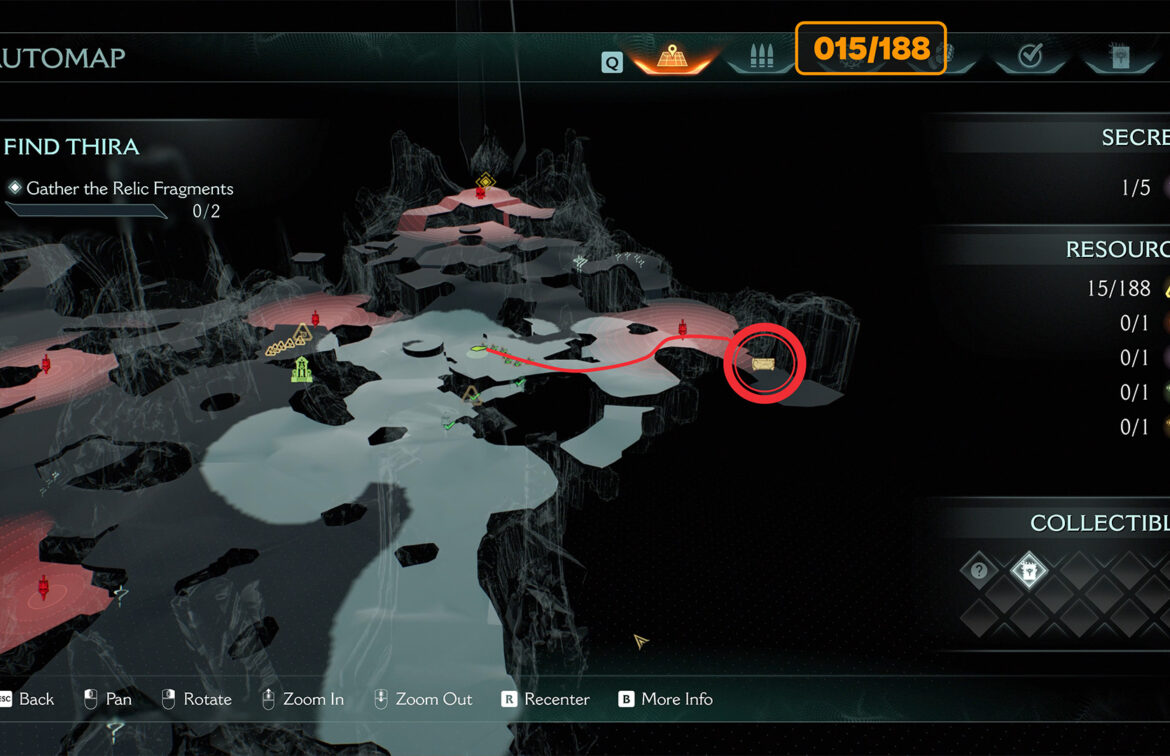Viewport: 1170px width, 756px height.
Task: Open the checkmark tab
Action: click(1030, 58)
